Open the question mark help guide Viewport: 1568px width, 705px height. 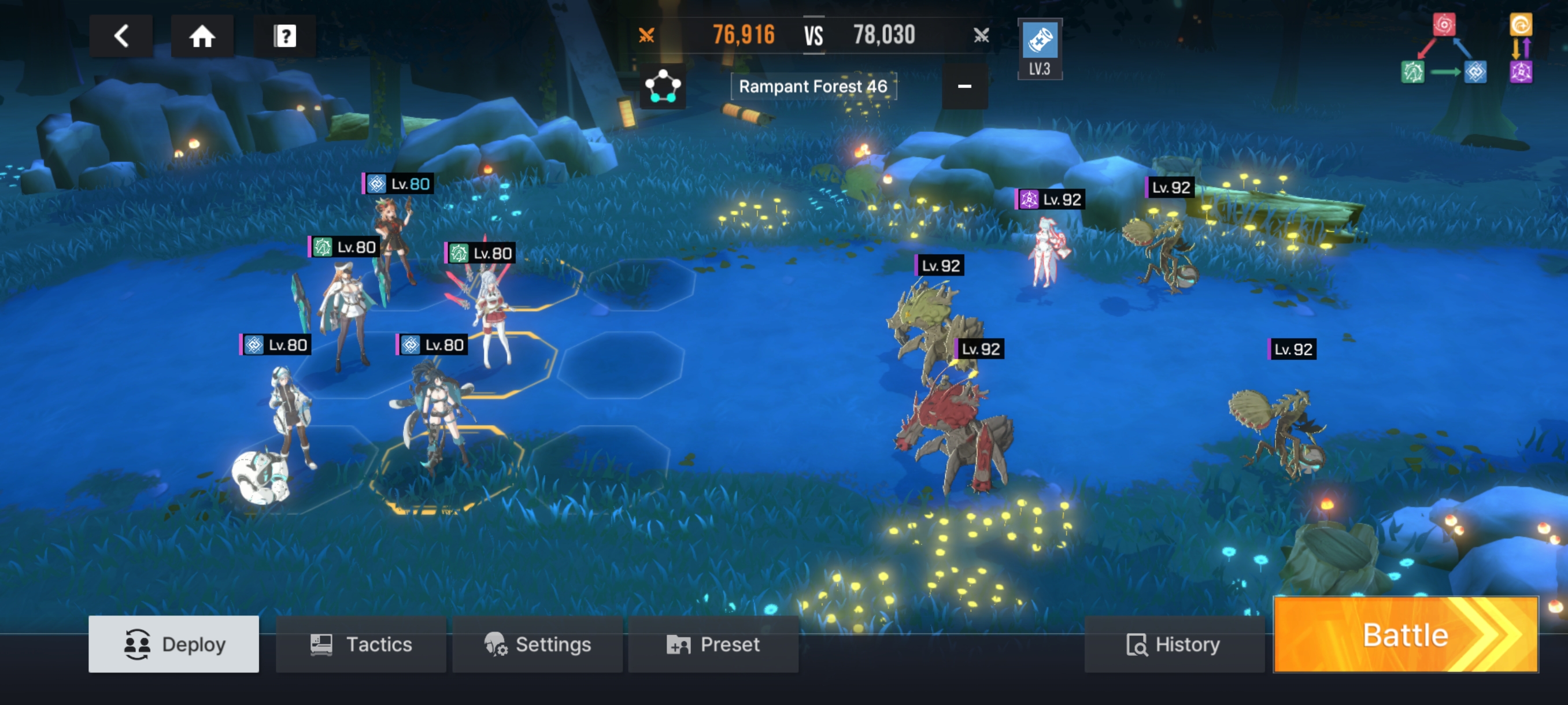pos(284,36)
